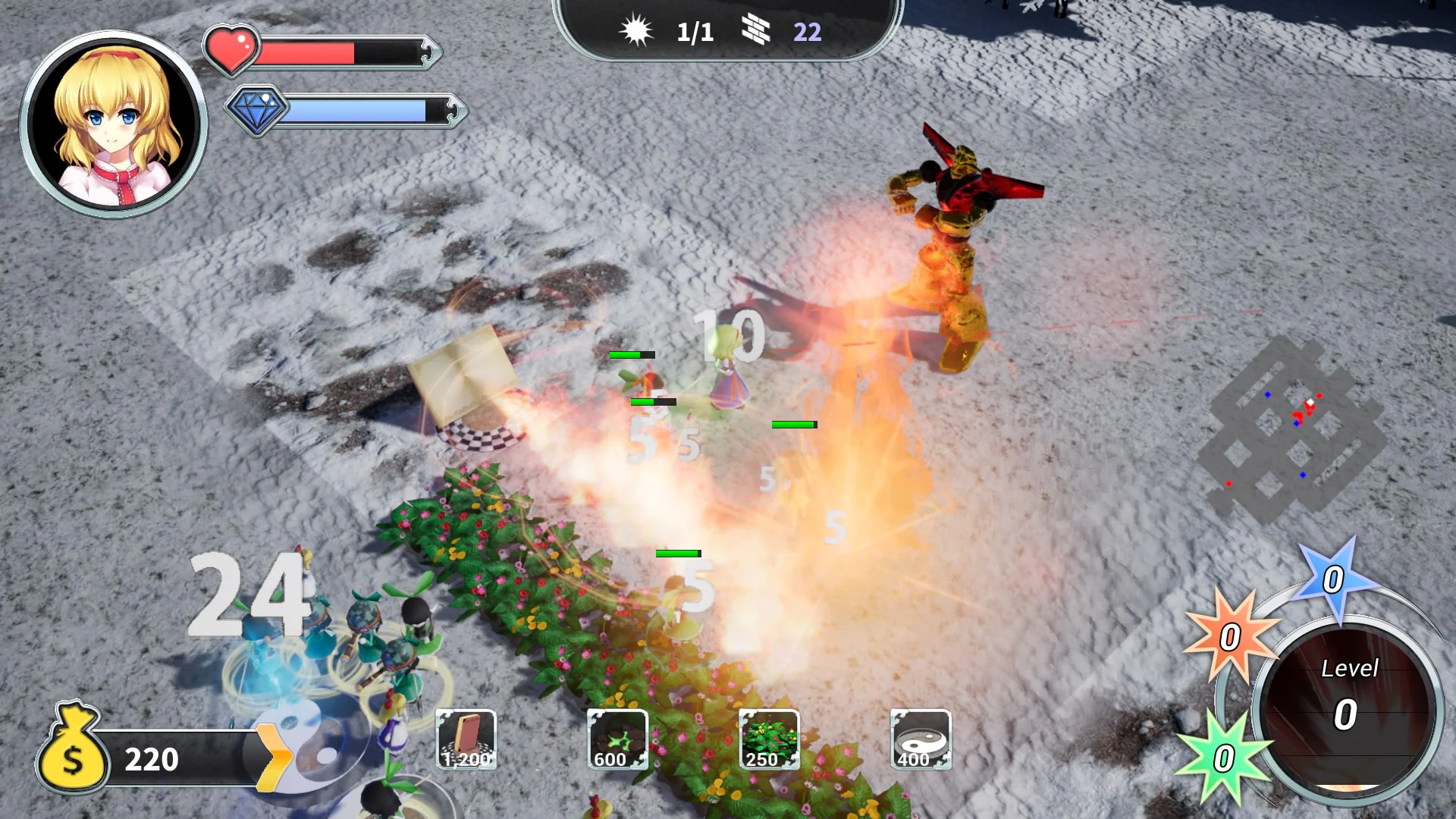1456x819 pixels.
Task: Select the red book unit costing 1,200
Action: 465,741
